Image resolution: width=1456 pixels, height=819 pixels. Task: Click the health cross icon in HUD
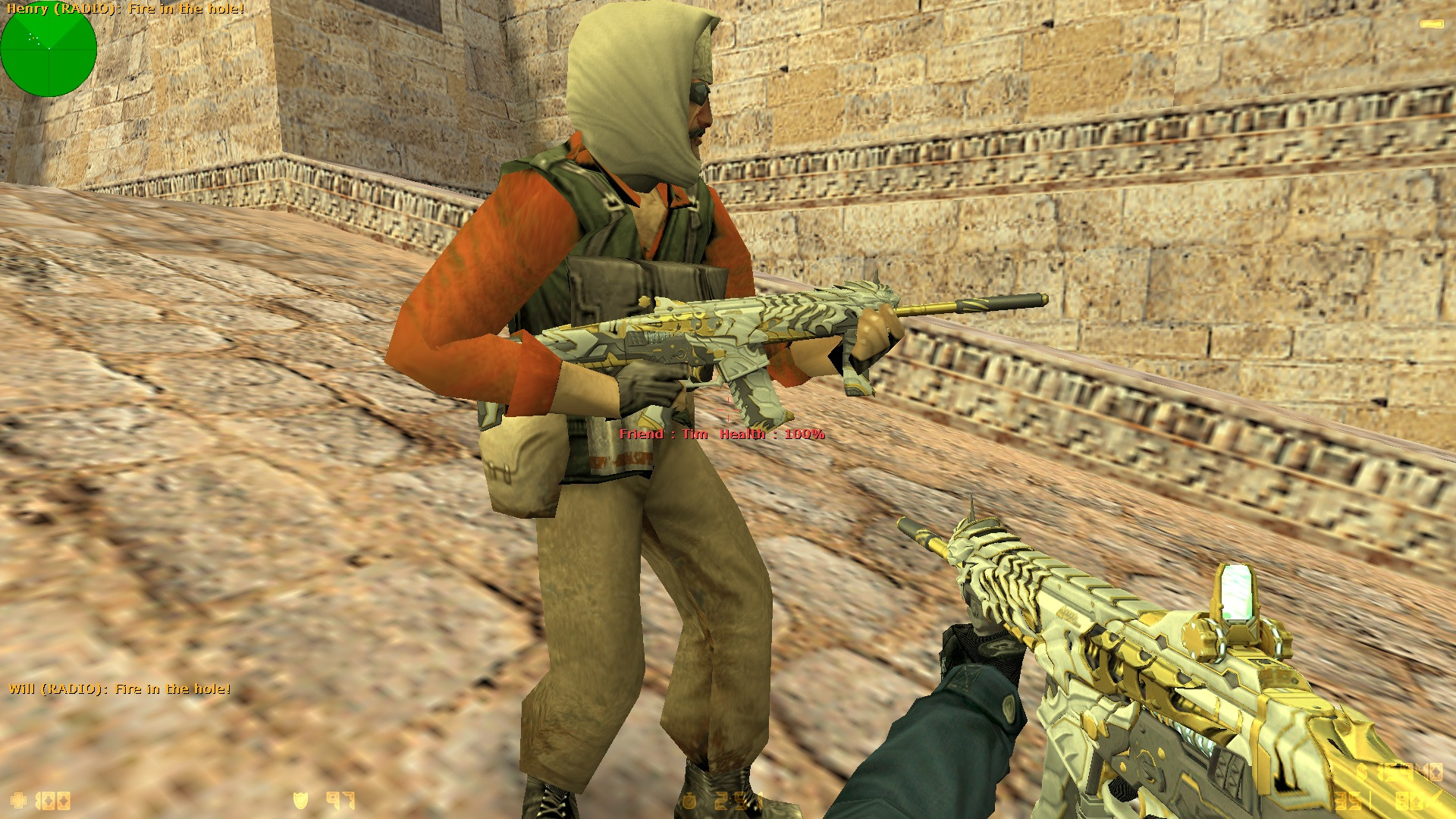[x=17, y=800]
